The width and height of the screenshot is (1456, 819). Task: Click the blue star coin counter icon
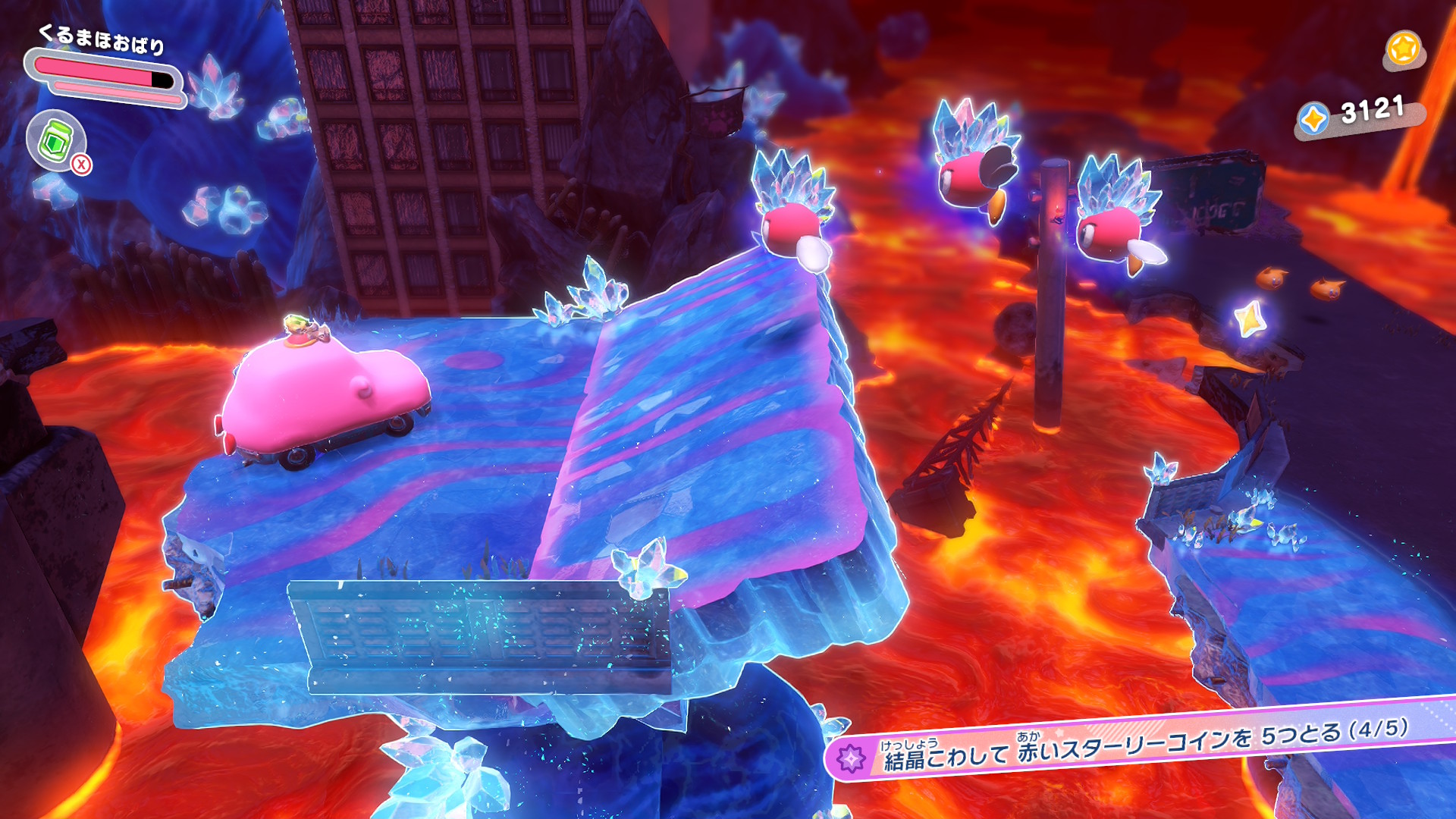coord(1313,119)
